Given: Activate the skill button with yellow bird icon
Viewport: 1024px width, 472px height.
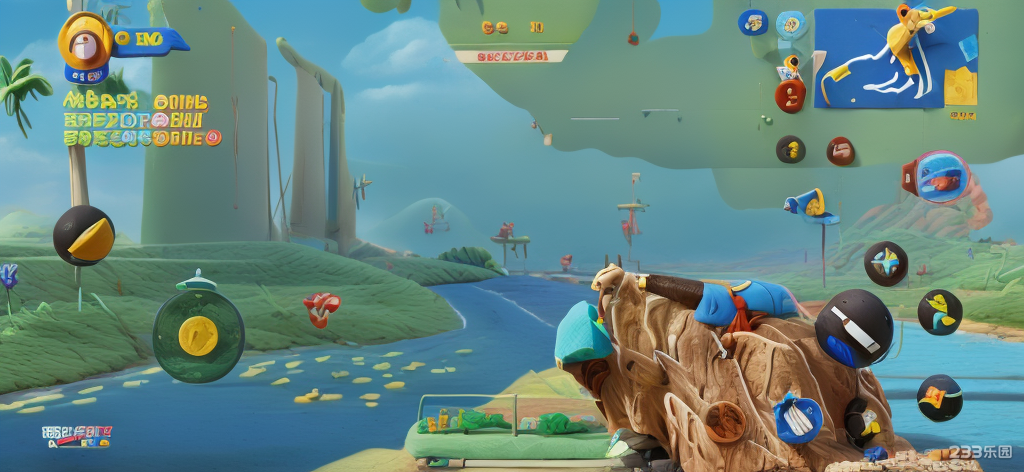Looking at the screenshot, I should 939,311.
